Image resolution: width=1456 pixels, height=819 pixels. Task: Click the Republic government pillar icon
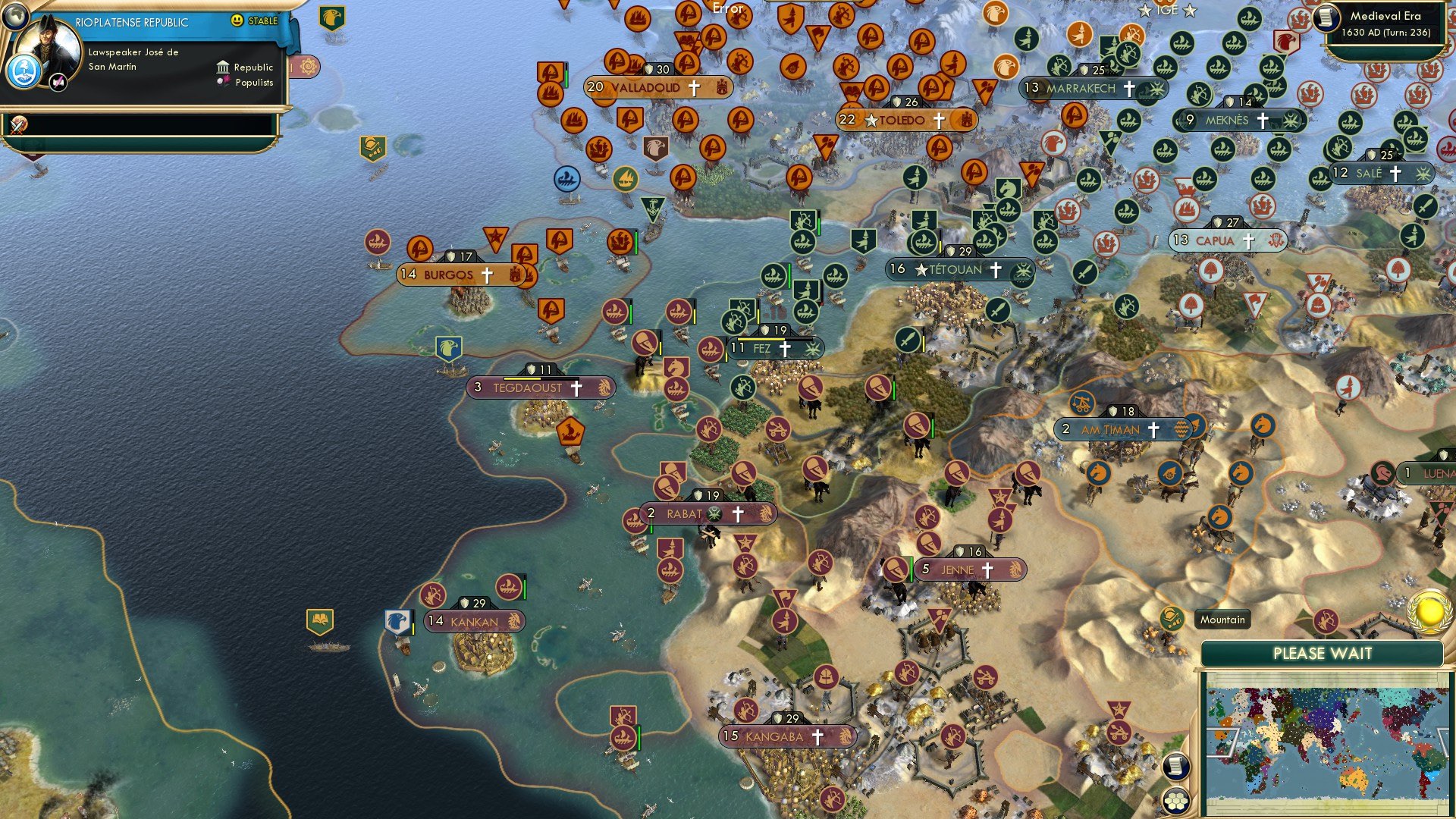point(224,67)
